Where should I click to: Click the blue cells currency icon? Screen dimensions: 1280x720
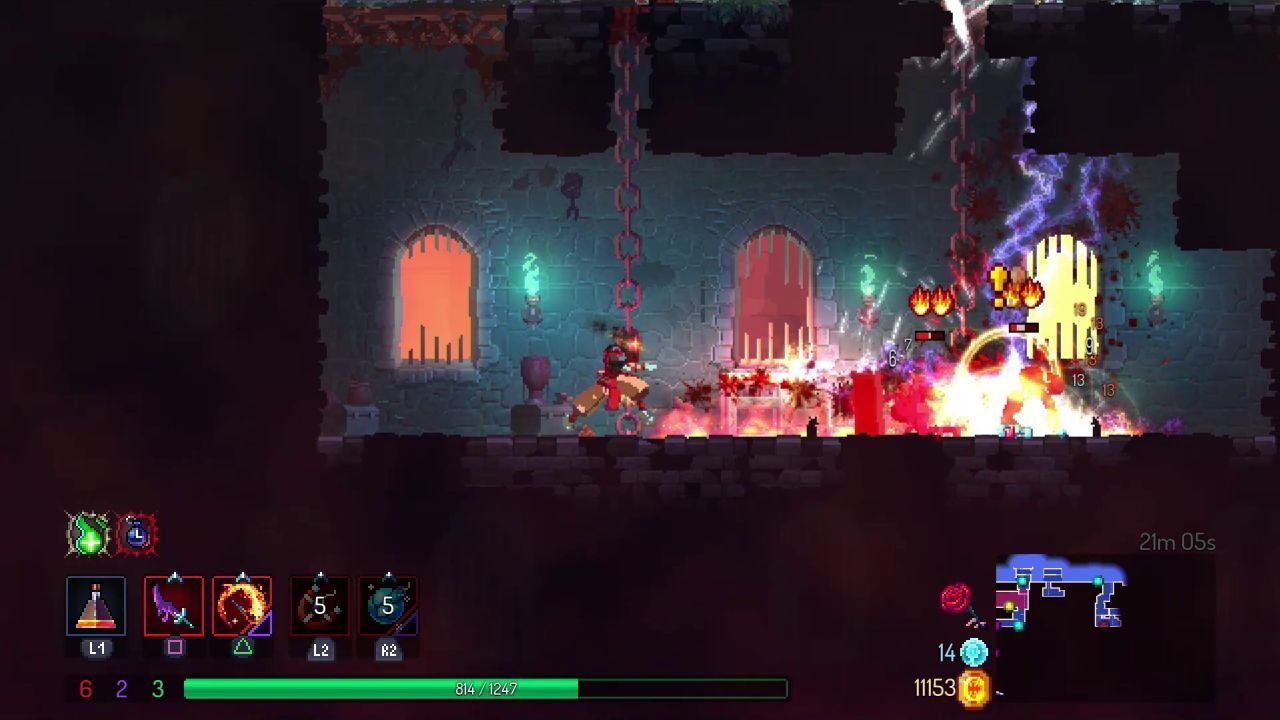(974, 653)
